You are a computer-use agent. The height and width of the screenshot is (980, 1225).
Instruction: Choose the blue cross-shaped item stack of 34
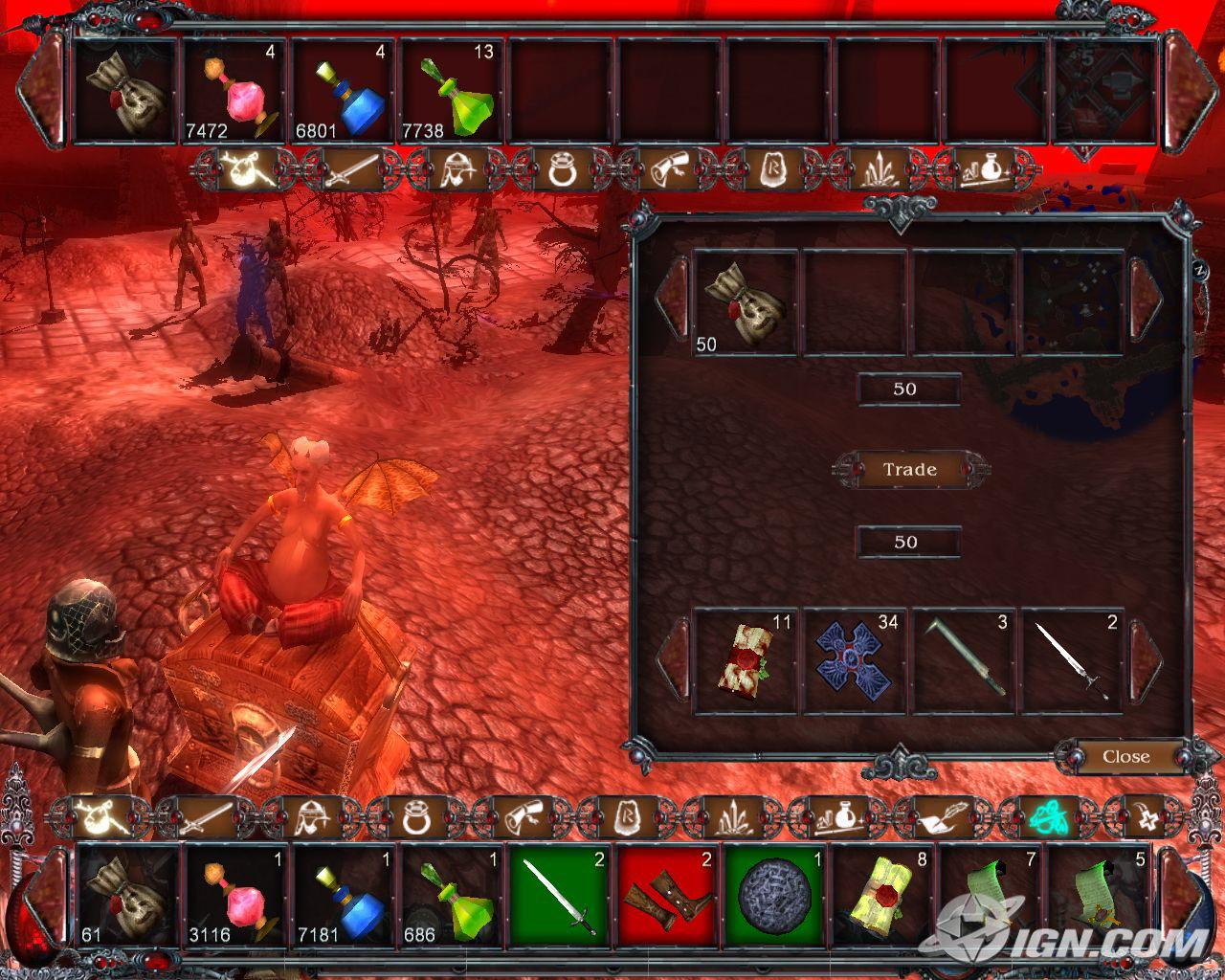pyautogui.click(x=855, y=661)
